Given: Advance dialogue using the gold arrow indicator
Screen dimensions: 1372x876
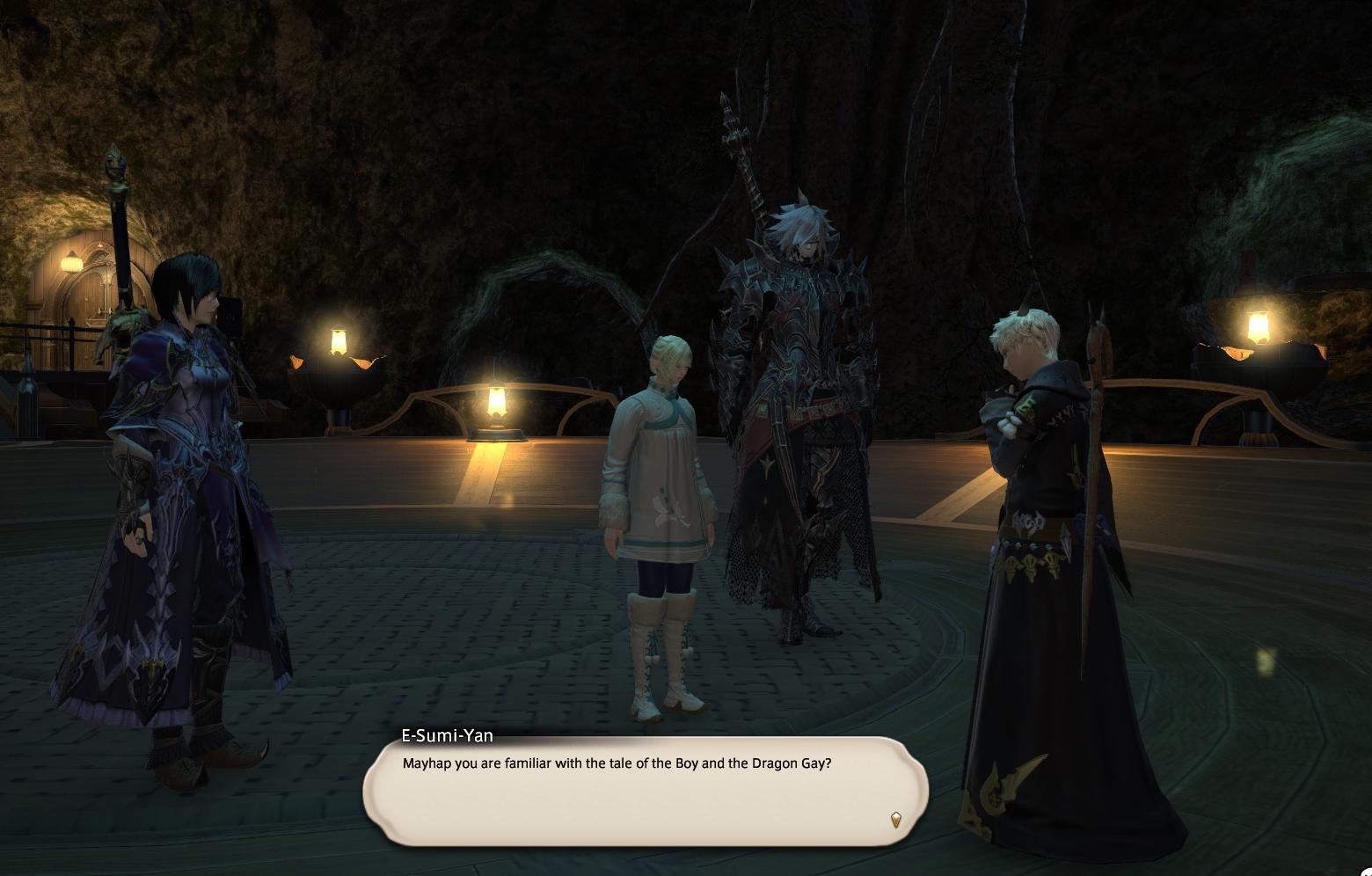Looking at the screenshot, I should (895, 820).
